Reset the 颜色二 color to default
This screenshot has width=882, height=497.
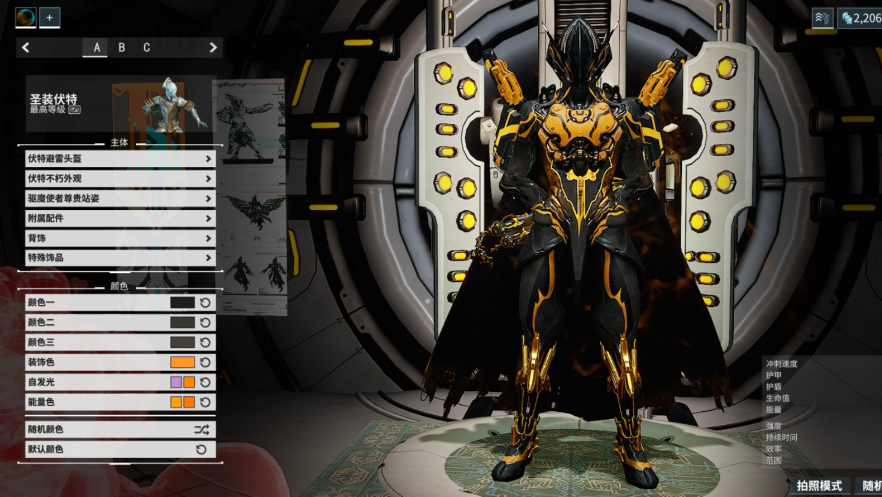coord(205,322)
